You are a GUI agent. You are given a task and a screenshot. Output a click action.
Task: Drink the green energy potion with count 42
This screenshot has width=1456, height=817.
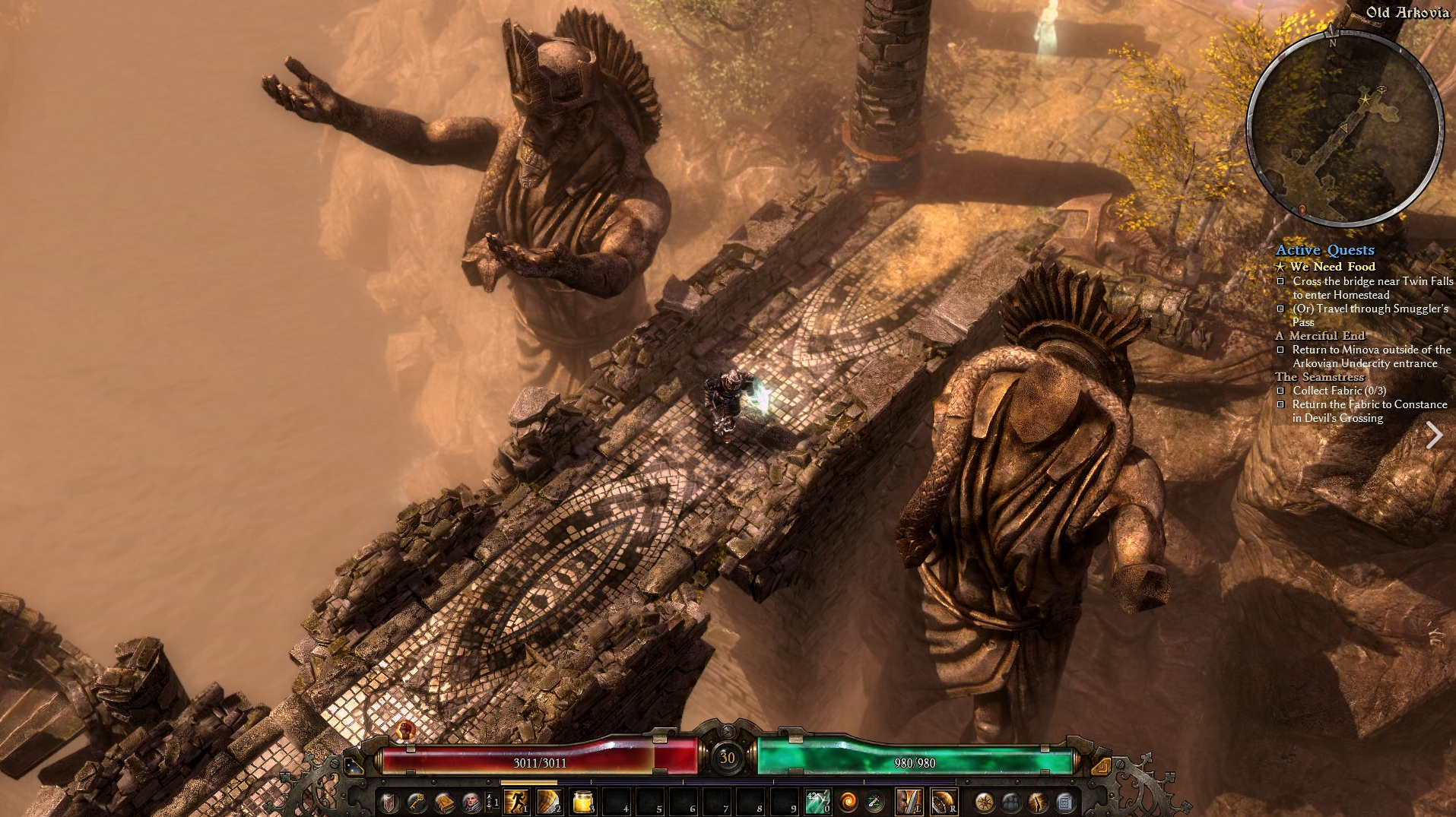(x=817, y=801)
